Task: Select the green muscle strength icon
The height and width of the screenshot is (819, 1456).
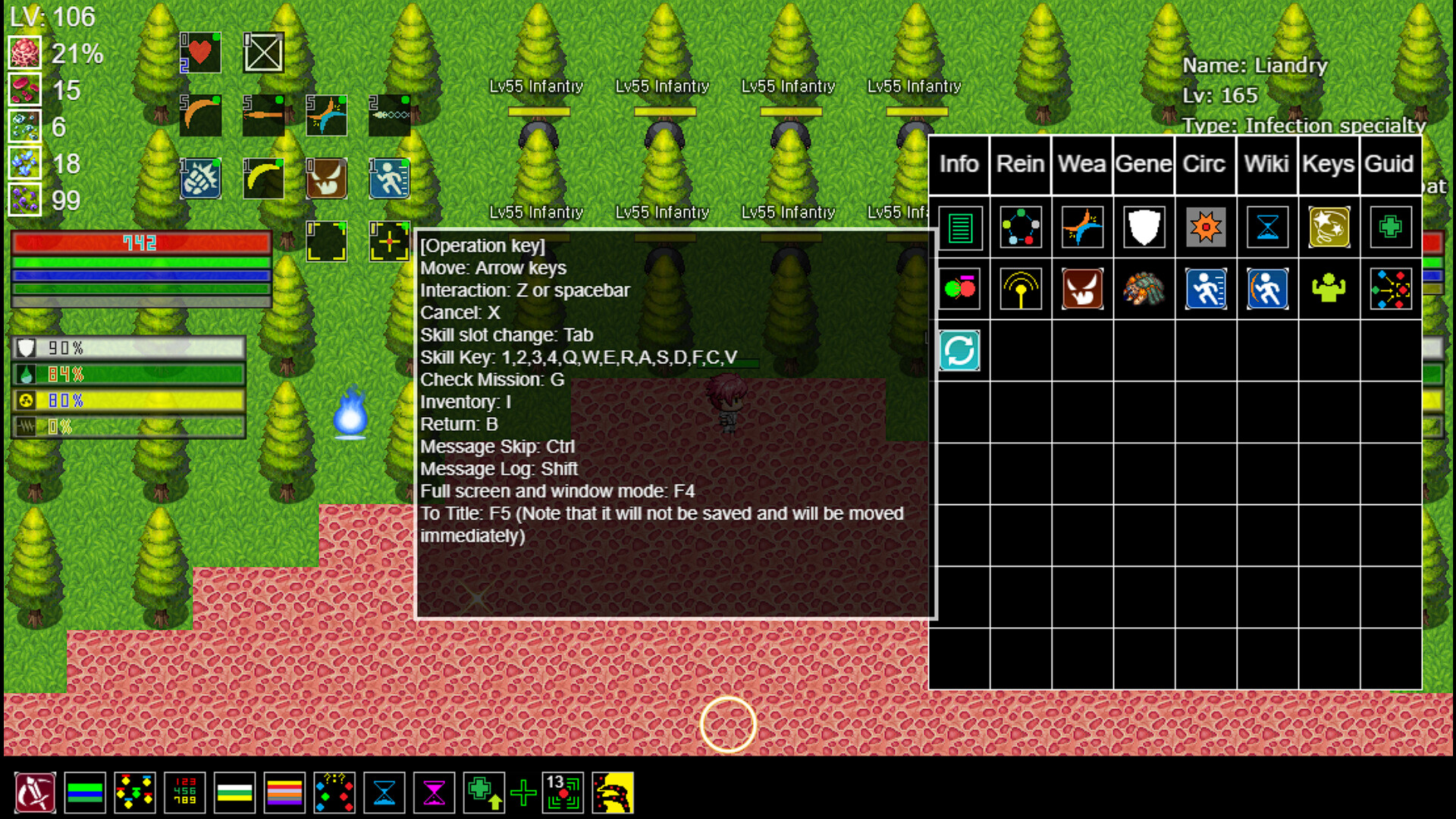Action: (x=1328, y=289)
